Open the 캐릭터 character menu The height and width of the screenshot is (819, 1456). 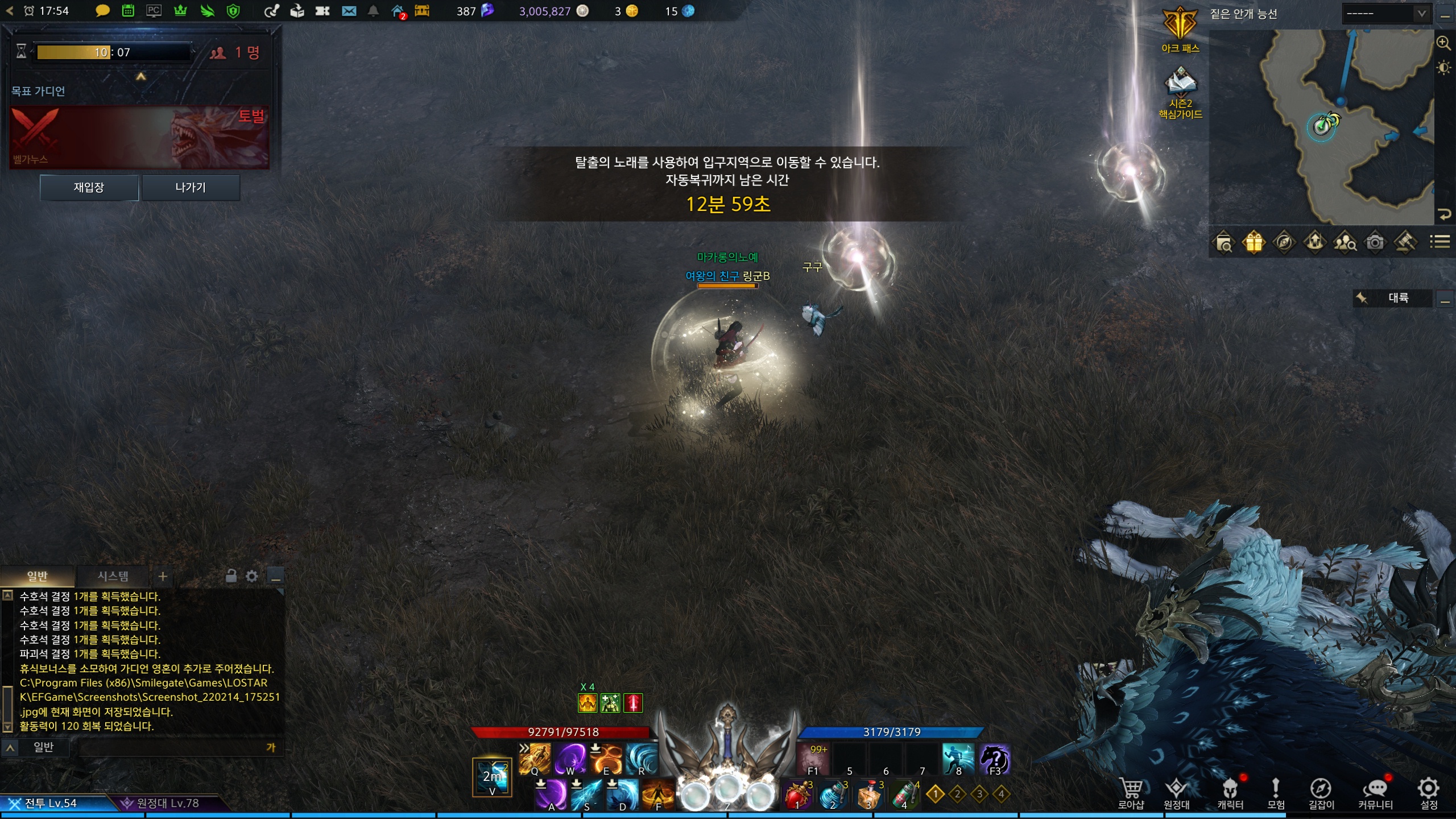pyautogui.click(x=1230, y=792)
